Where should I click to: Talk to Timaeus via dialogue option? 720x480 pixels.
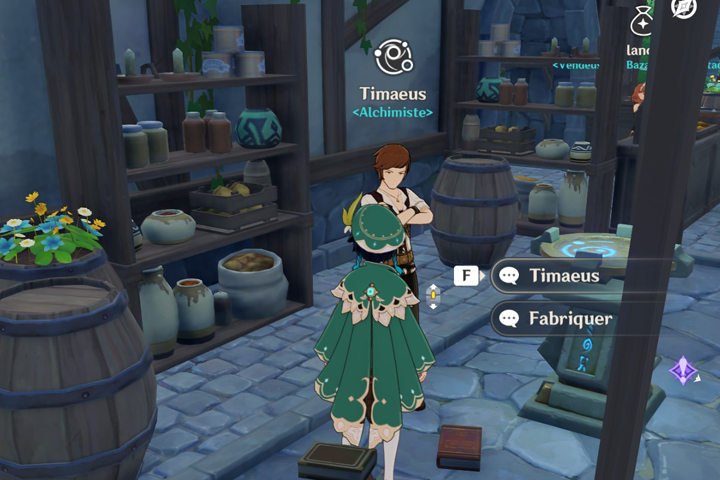563,276
